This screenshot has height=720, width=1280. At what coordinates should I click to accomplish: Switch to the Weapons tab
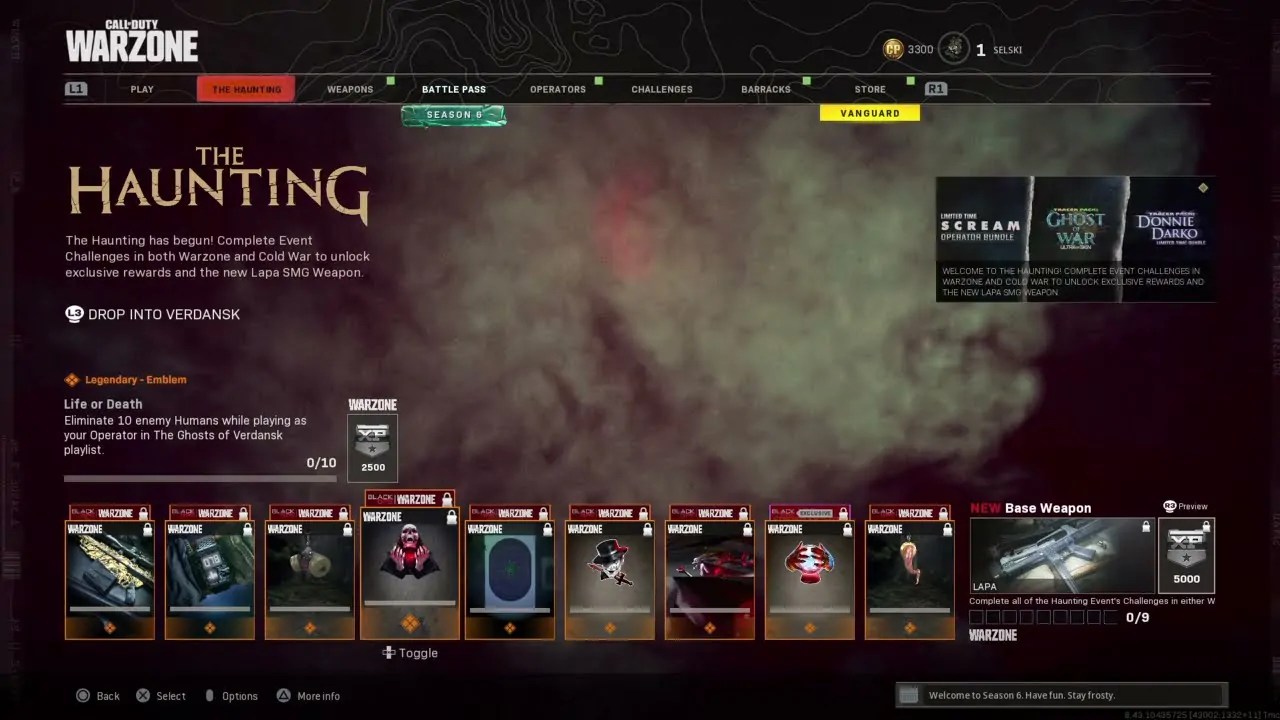(x=350, y=89)
